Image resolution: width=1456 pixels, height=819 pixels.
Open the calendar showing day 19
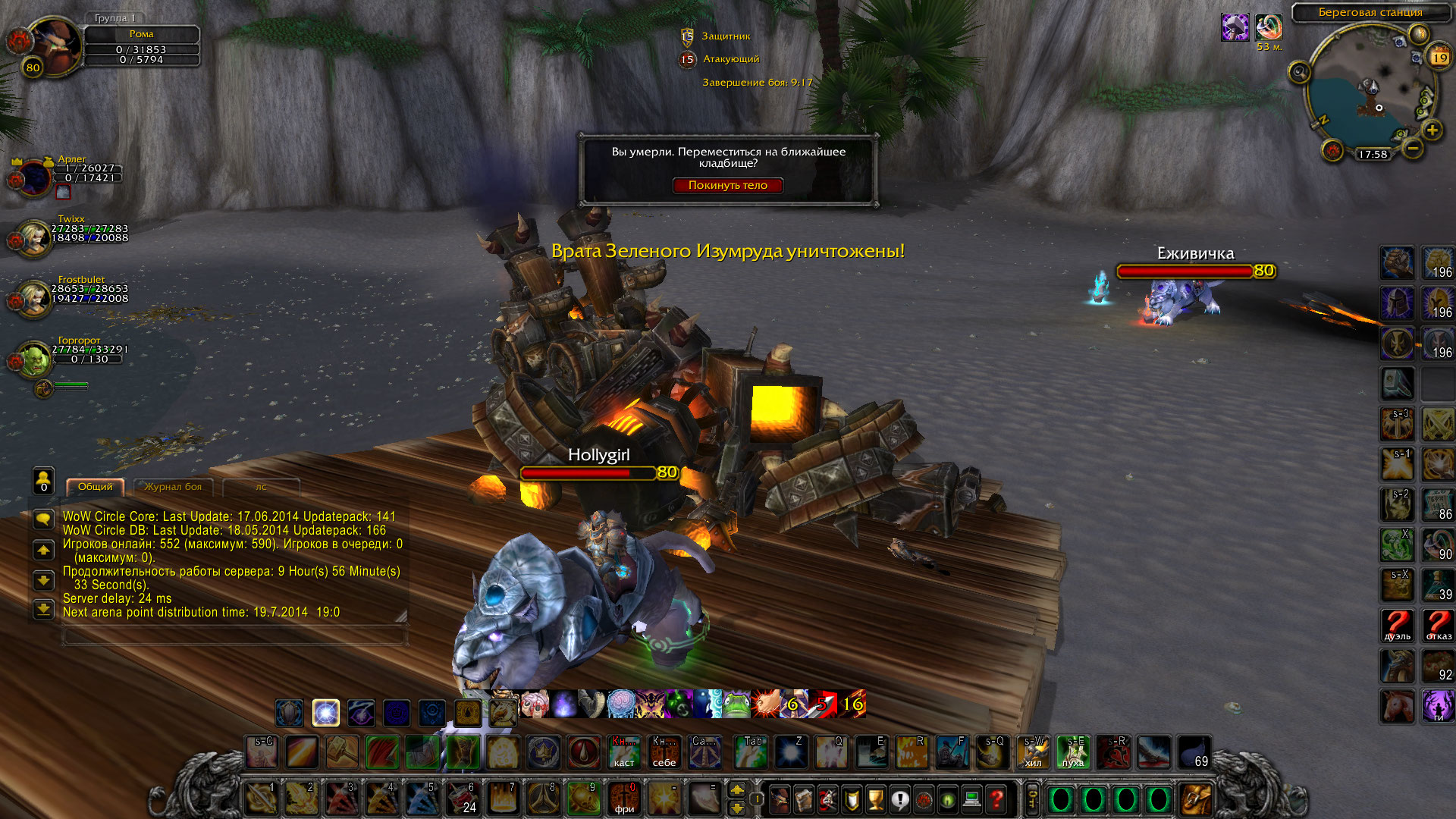coord(1439,58)
